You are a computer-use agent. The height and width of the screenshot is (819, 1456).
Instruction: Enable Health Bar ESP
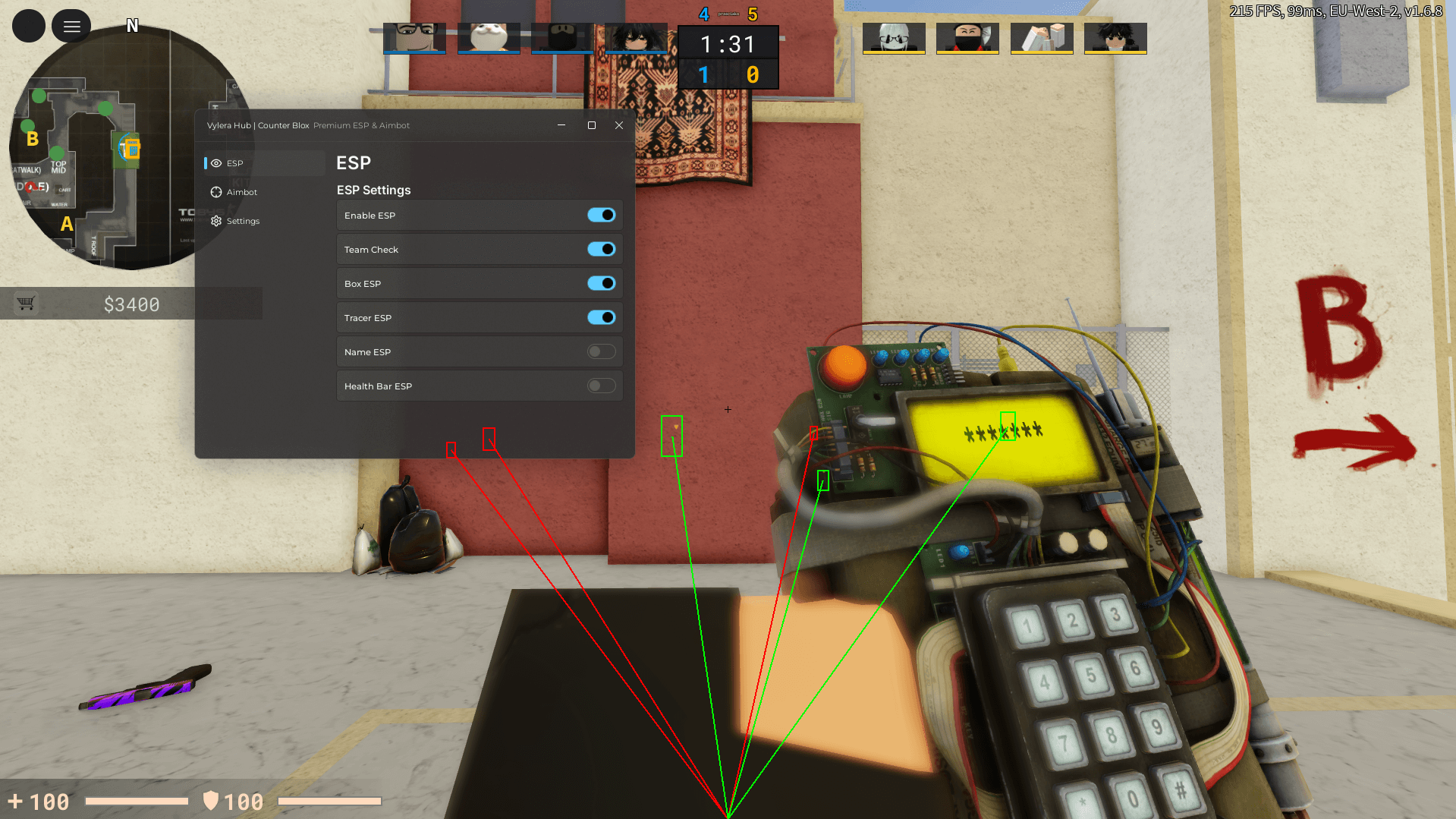point(602,386)
